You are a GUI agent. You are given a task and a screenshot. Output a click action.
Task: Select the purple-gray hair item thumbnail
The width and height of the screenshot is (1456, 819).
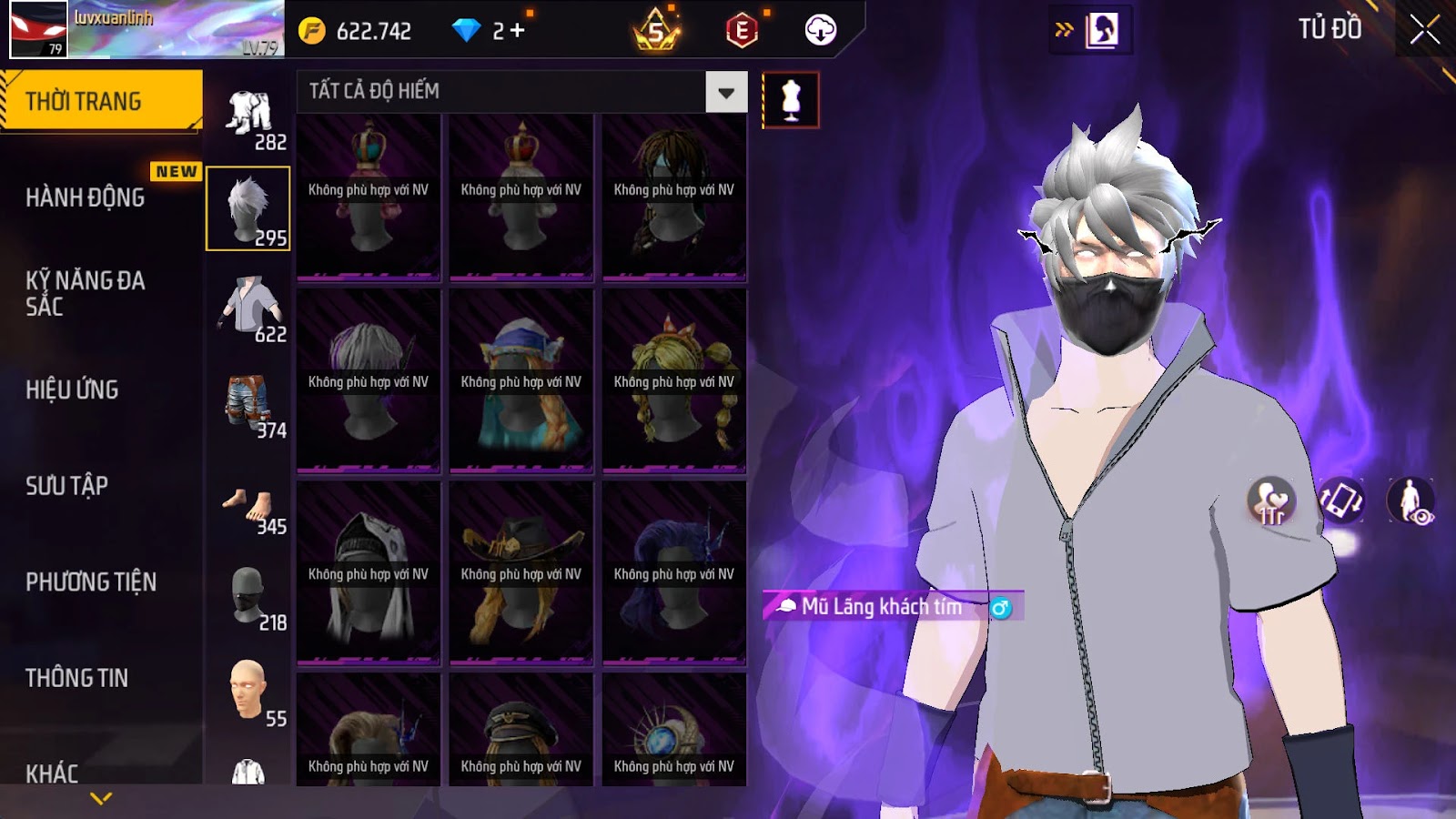[369, 381]
